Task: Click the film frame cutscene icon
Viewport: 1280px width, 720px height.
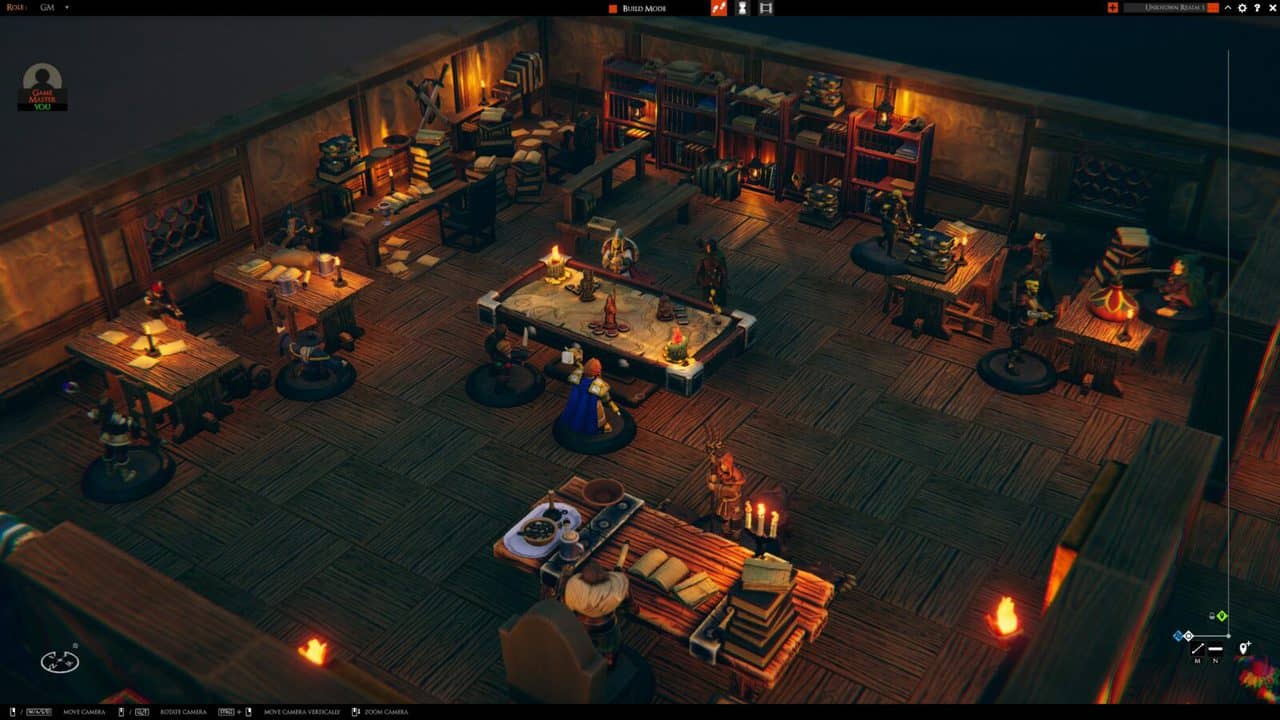Action: pyautogui.click(x=766, y=8)
